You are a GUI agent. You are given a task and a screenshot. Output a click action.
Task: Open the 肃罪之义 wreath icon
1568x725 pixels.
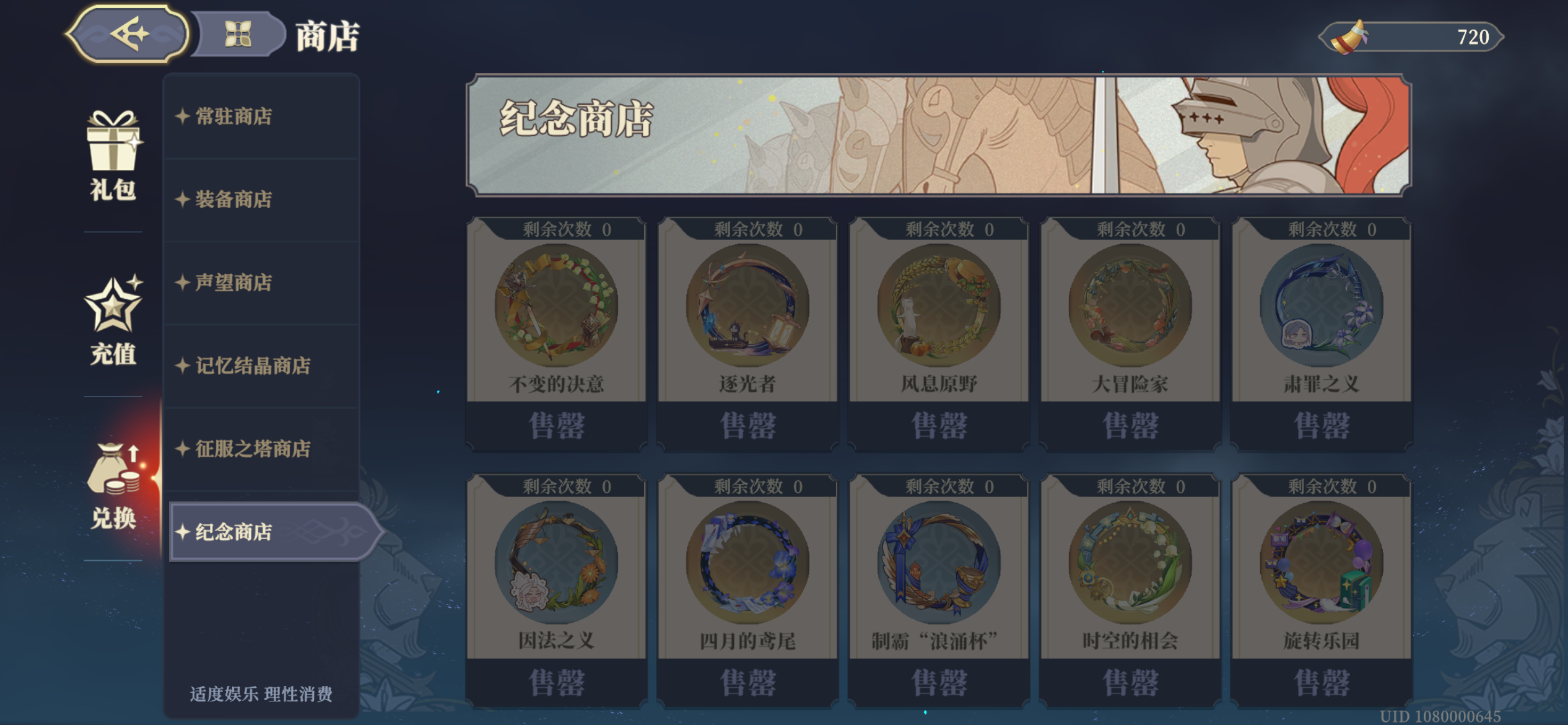coord(1322,304)
